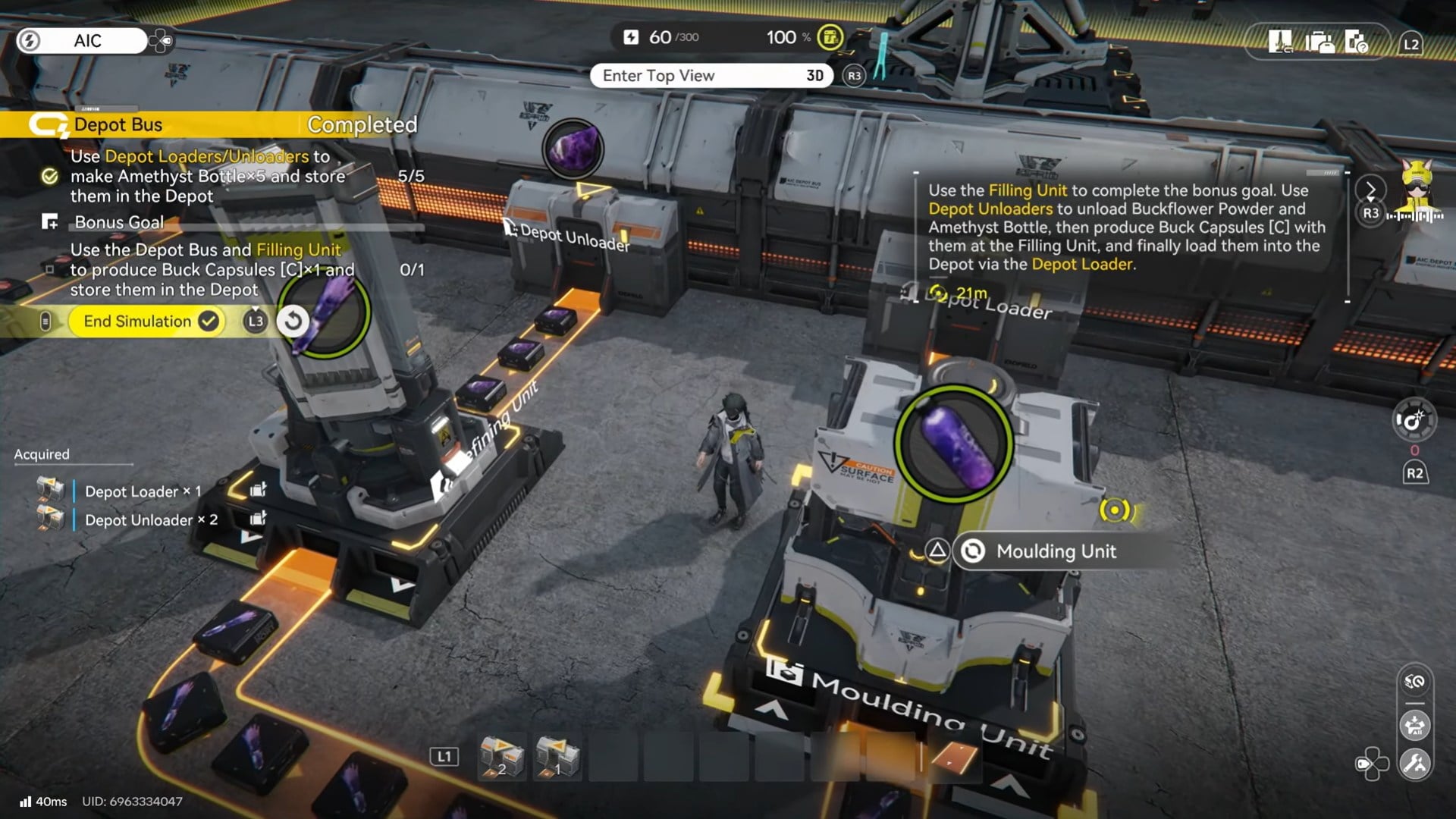Select the Depot Loader hotbar slot
Image resolution: width=1456 pixels, height=819 pixels.
[558, 757]
